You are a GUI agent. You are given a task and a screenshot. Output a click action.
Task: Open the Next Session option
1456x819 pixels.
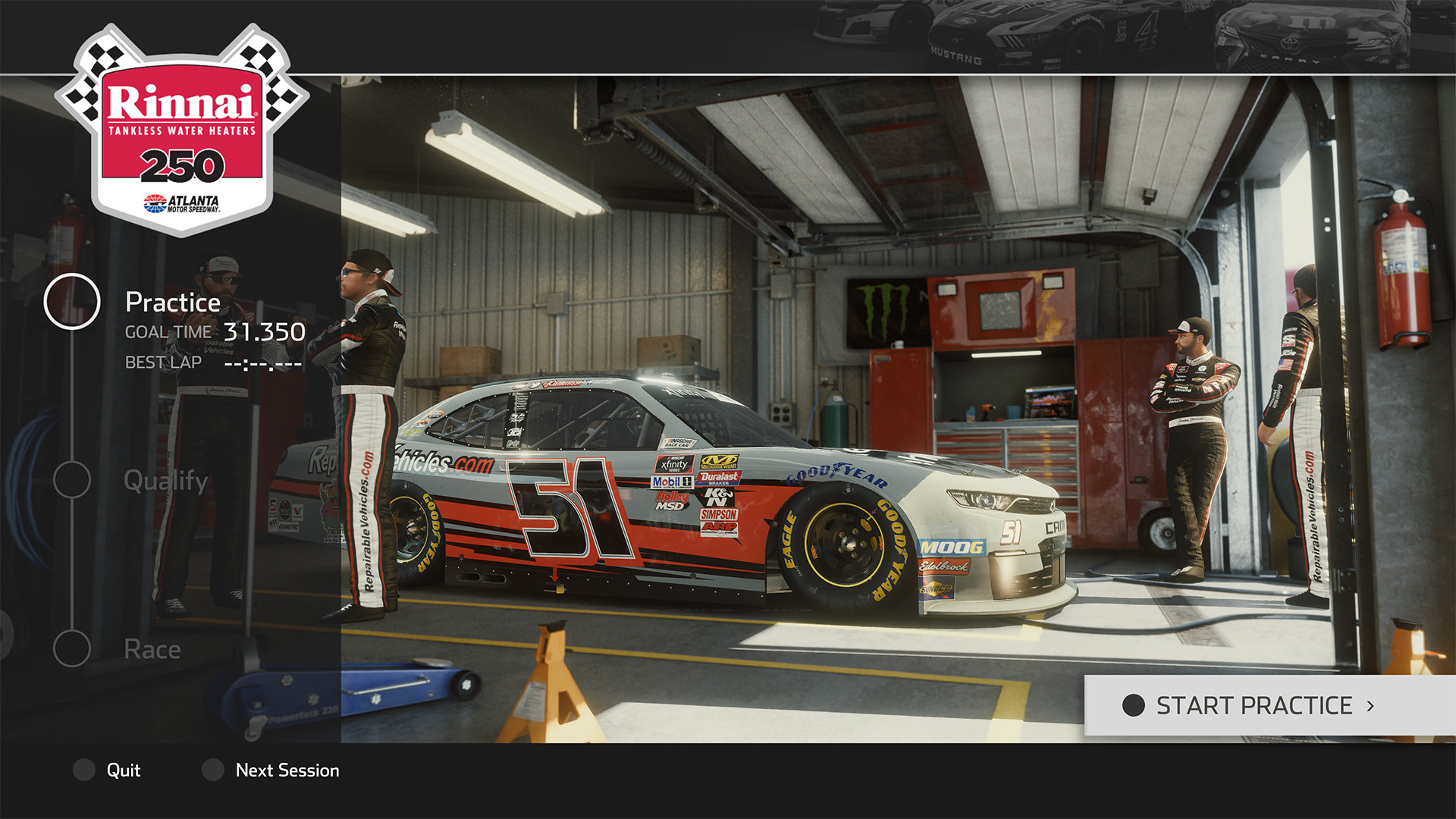click(x=287, y=770)
